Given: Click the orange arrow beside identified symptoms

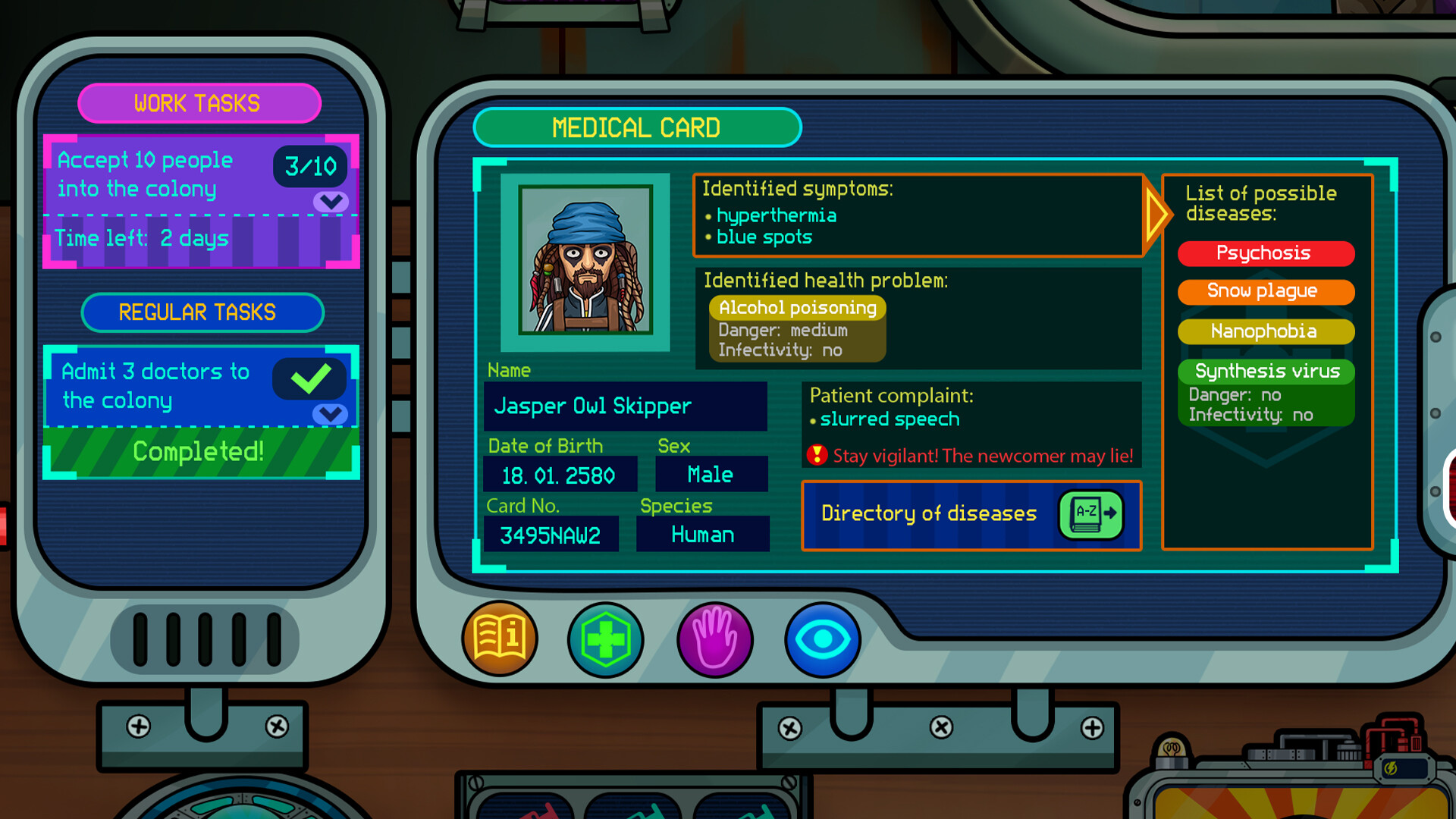Looking at the screenshot, I should 1156,215.
